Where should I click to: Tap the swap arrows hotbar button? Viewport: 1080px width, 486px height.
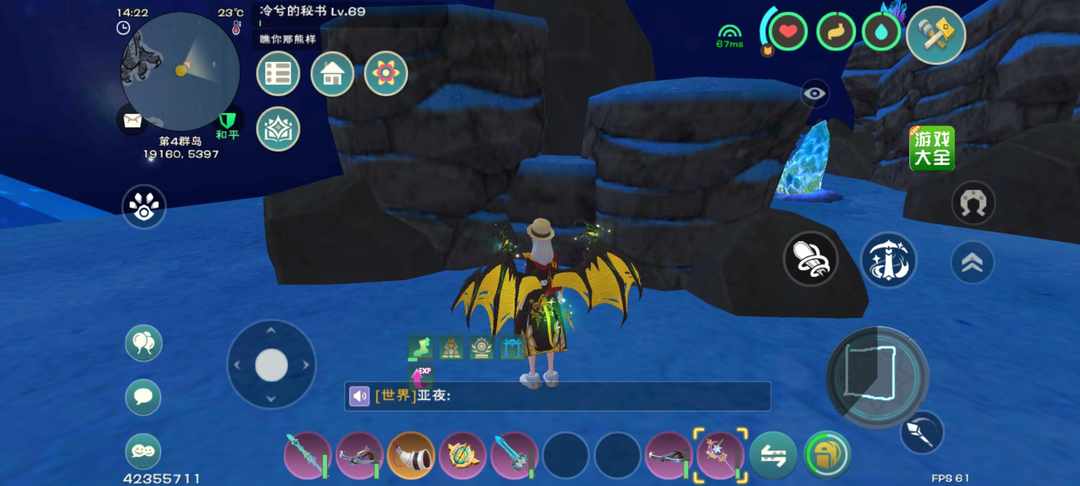point(773,455)
